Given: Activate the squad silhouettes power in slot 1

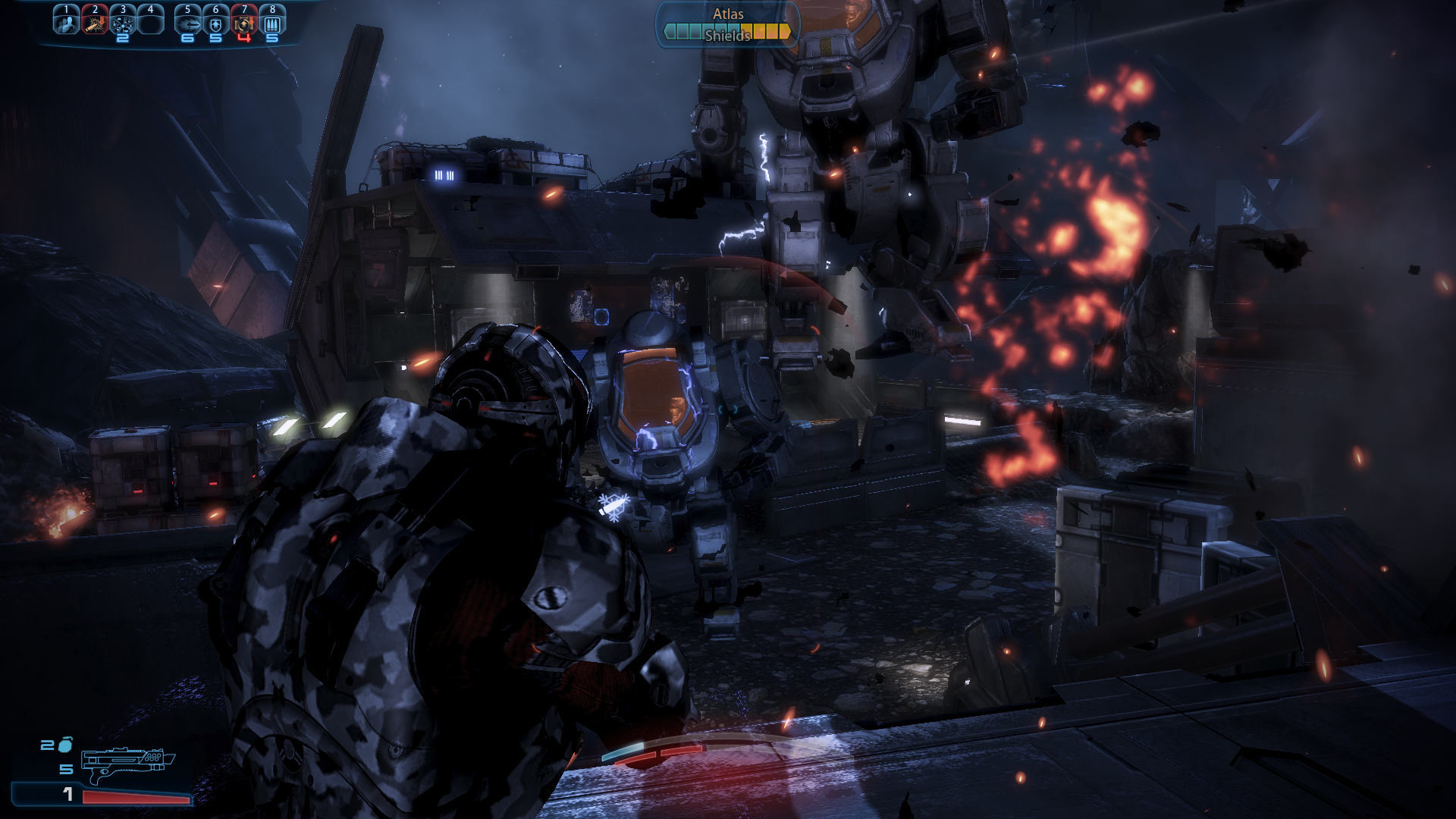Looking at the screenshot, I should (66, 23).
